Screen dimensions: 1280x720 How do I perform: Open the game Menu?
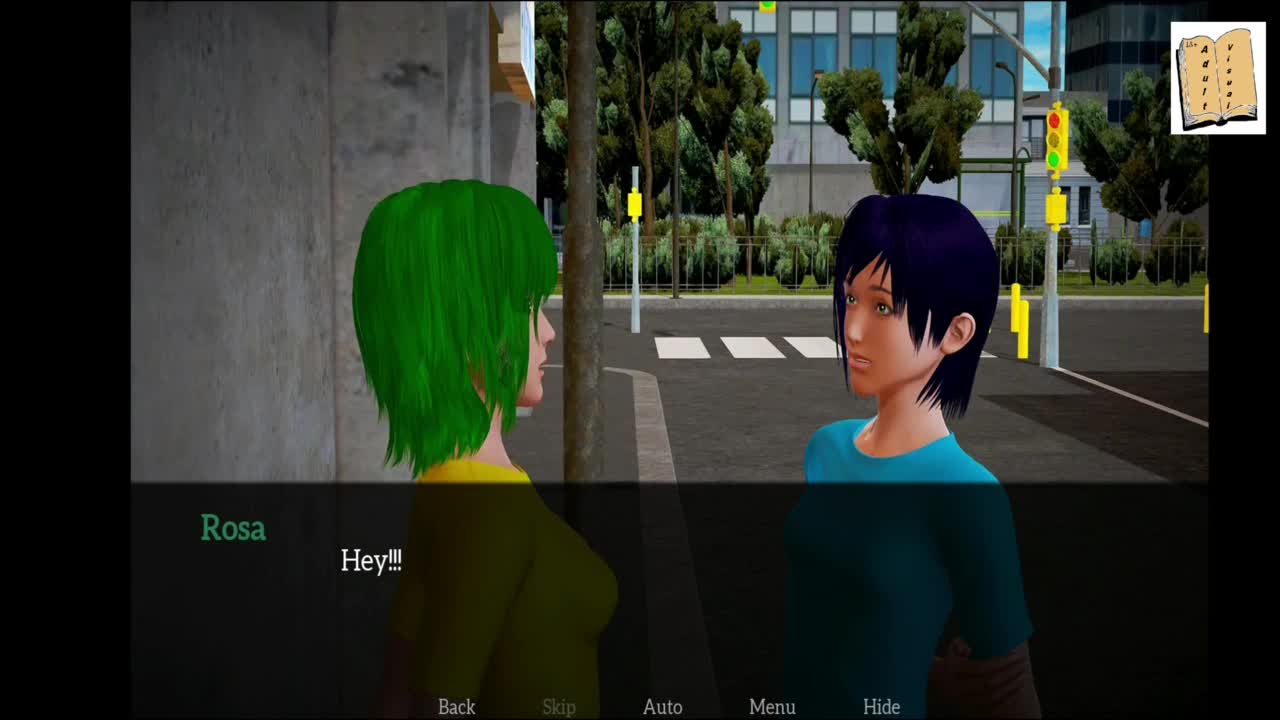click(x=772, y=707)
